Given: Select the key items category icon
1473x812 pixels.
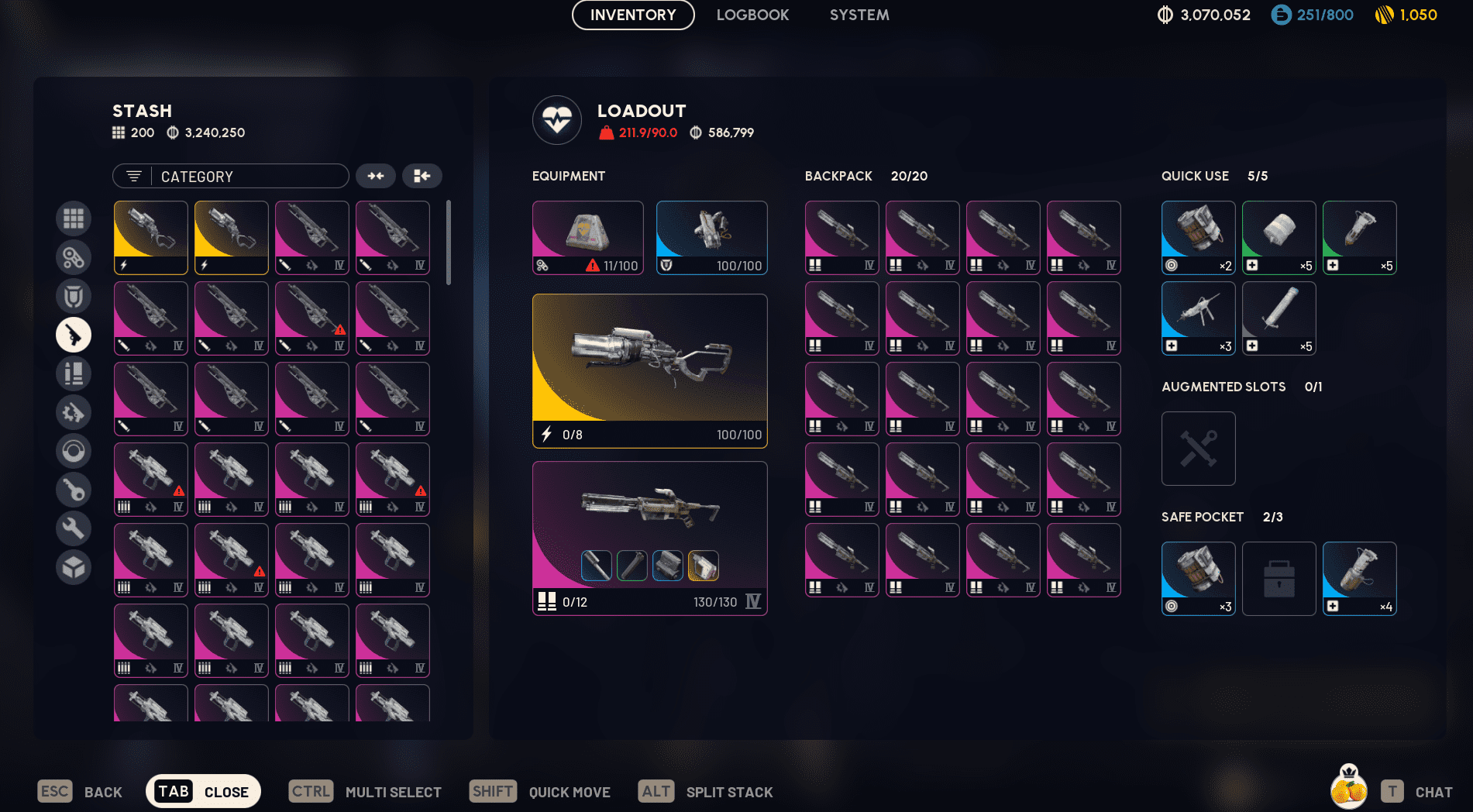Looking at the screenshot, I should [74, 490].
